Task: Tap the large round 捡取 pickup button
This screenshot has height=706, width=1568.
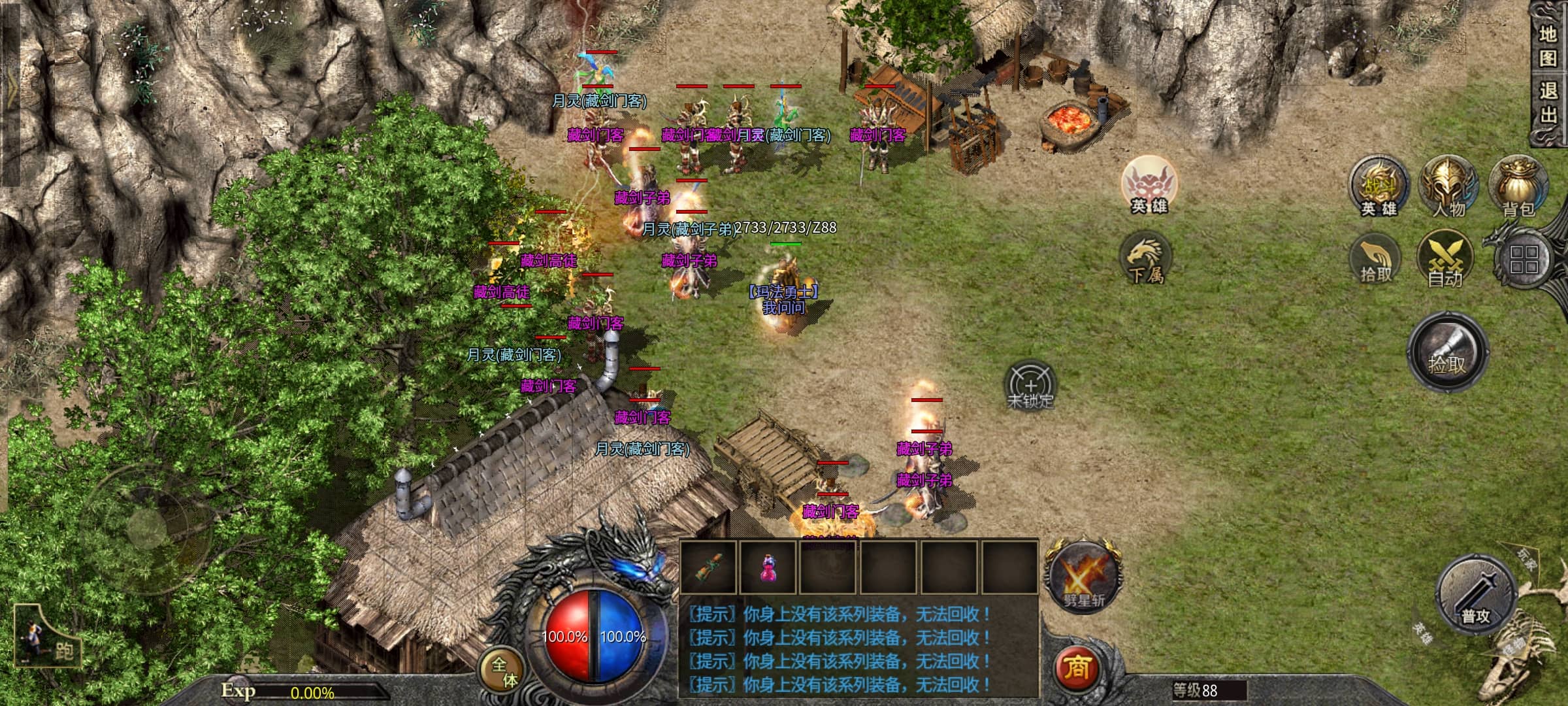Action: click(1447, 353)
